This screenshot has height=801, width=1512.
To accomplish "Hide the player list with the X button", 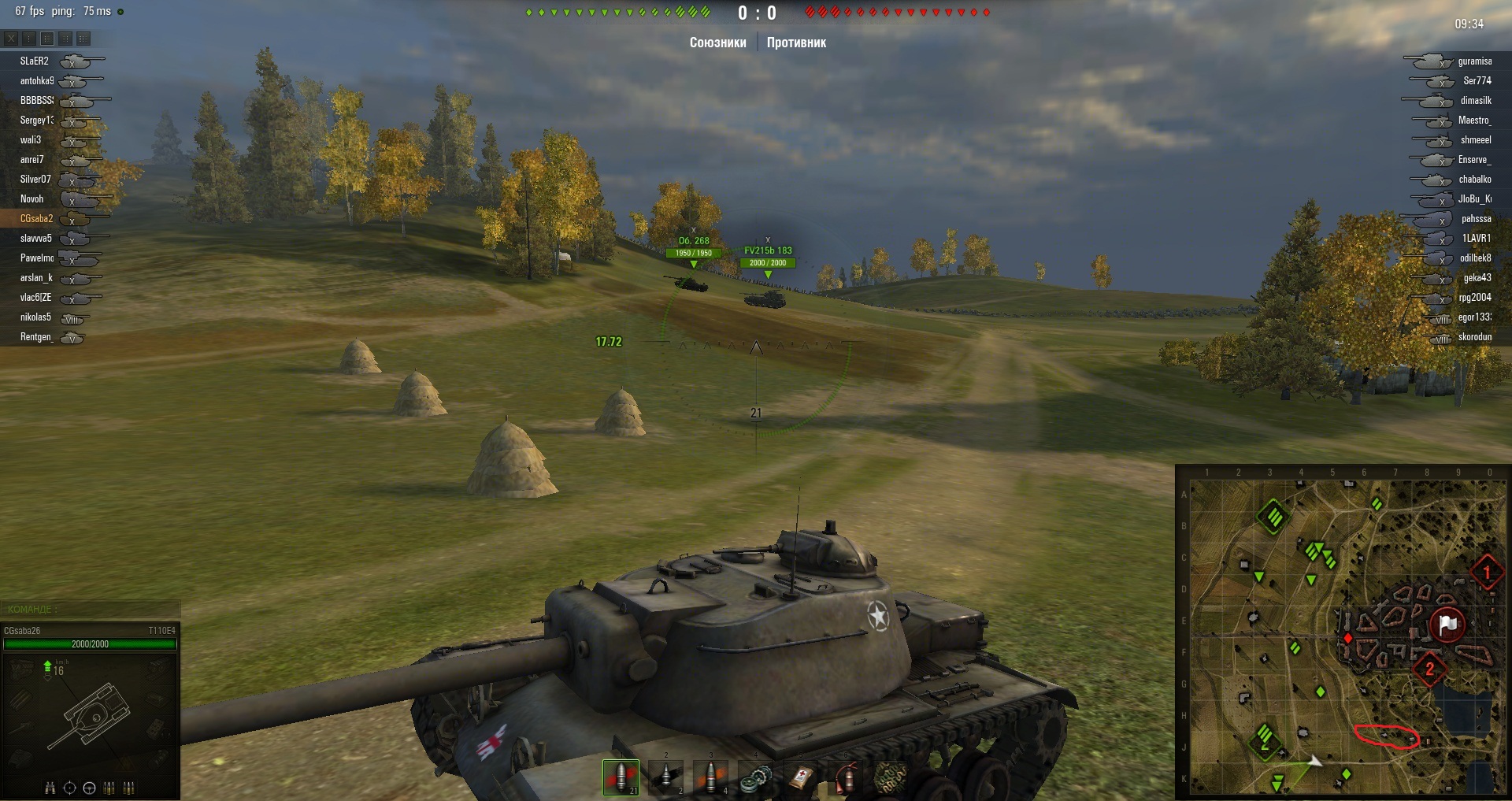I will 11,38.
